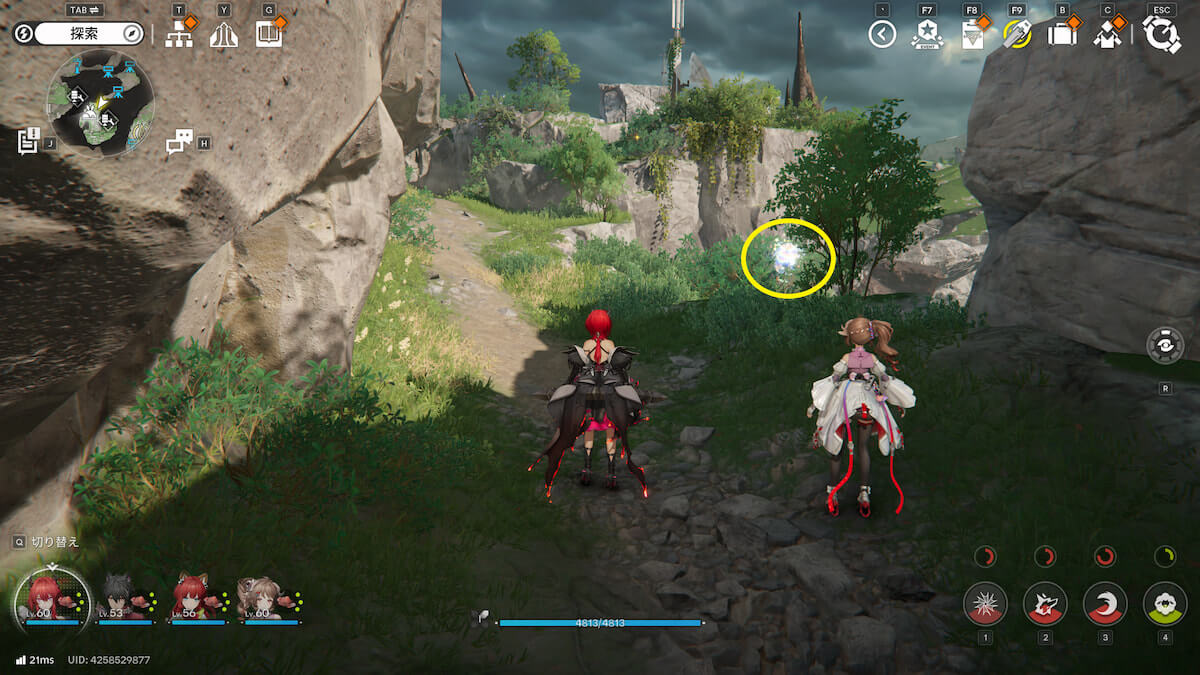This screenshot has width=1200, height=675.
Task: Open the mission log document icon
Action: pos(28,141)
